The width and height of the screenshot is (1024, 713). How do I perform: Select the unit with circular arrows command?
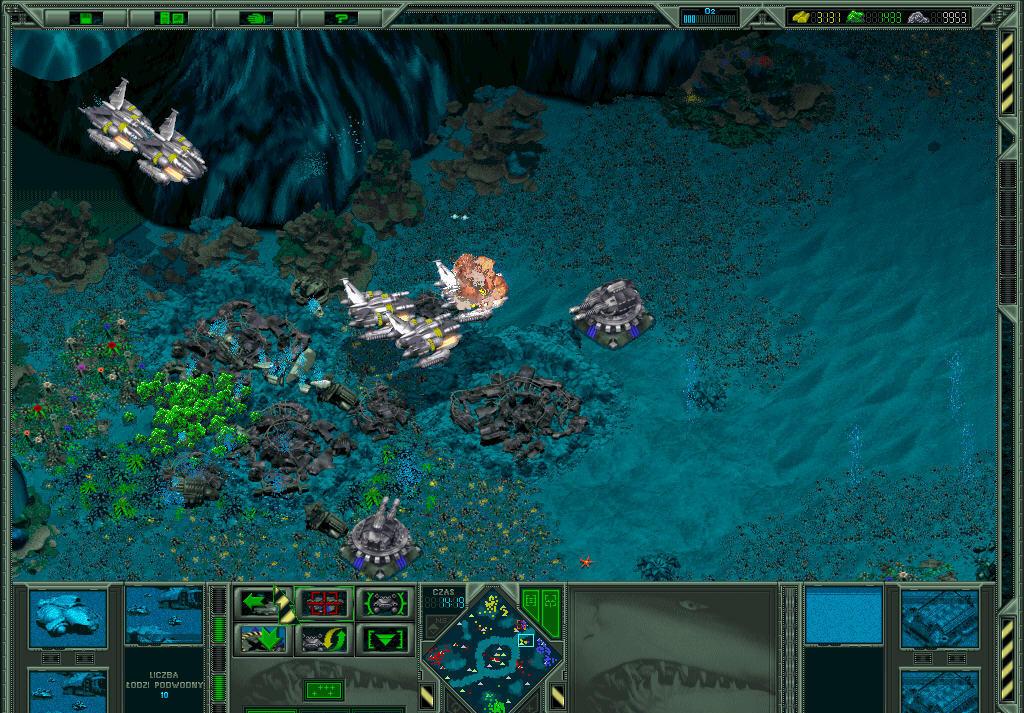pos(324,638)
